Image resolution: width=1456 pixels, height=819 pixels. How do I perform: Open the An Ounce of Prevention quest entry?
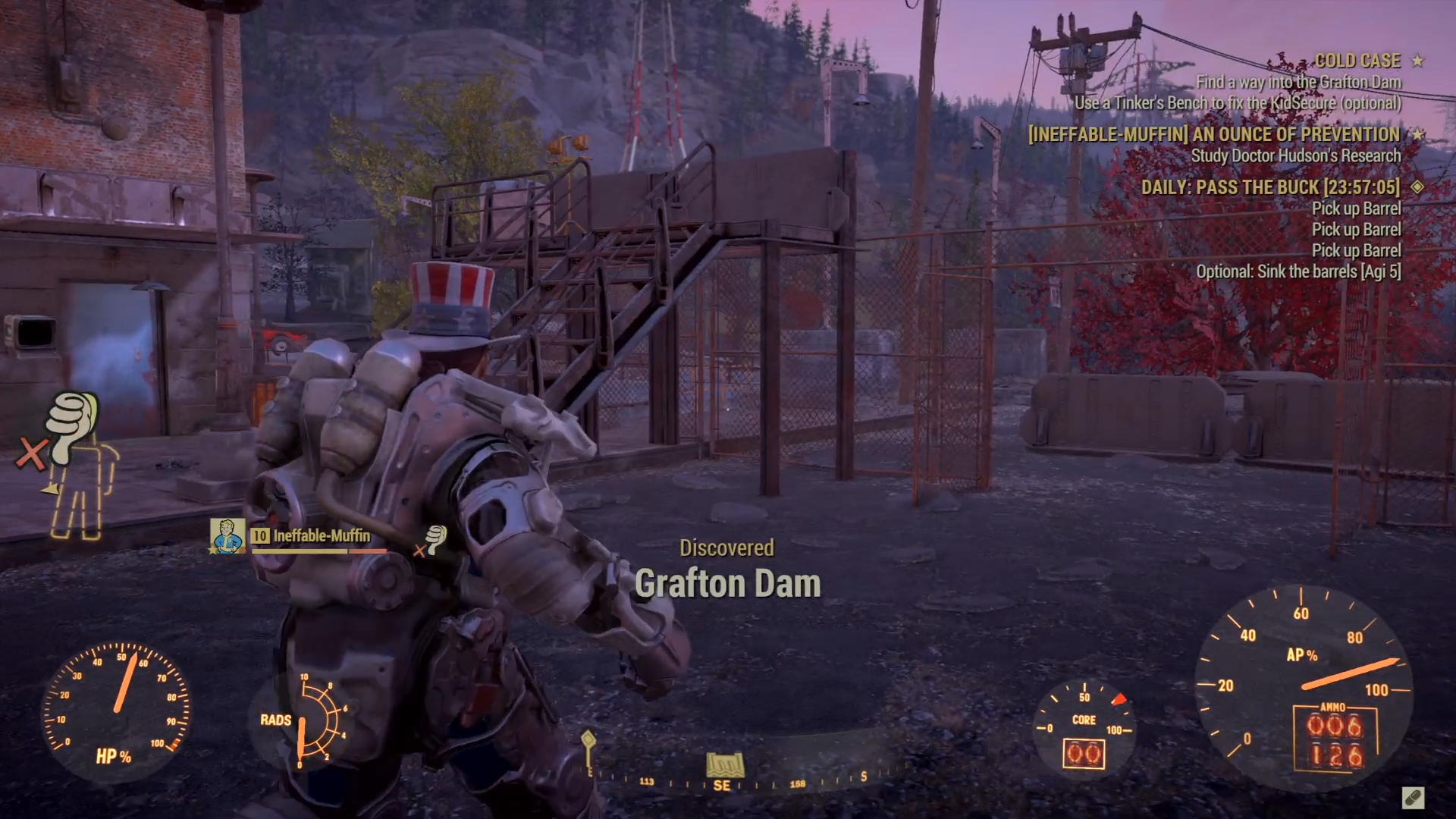pyautogui.click(x=1214, y=135)
